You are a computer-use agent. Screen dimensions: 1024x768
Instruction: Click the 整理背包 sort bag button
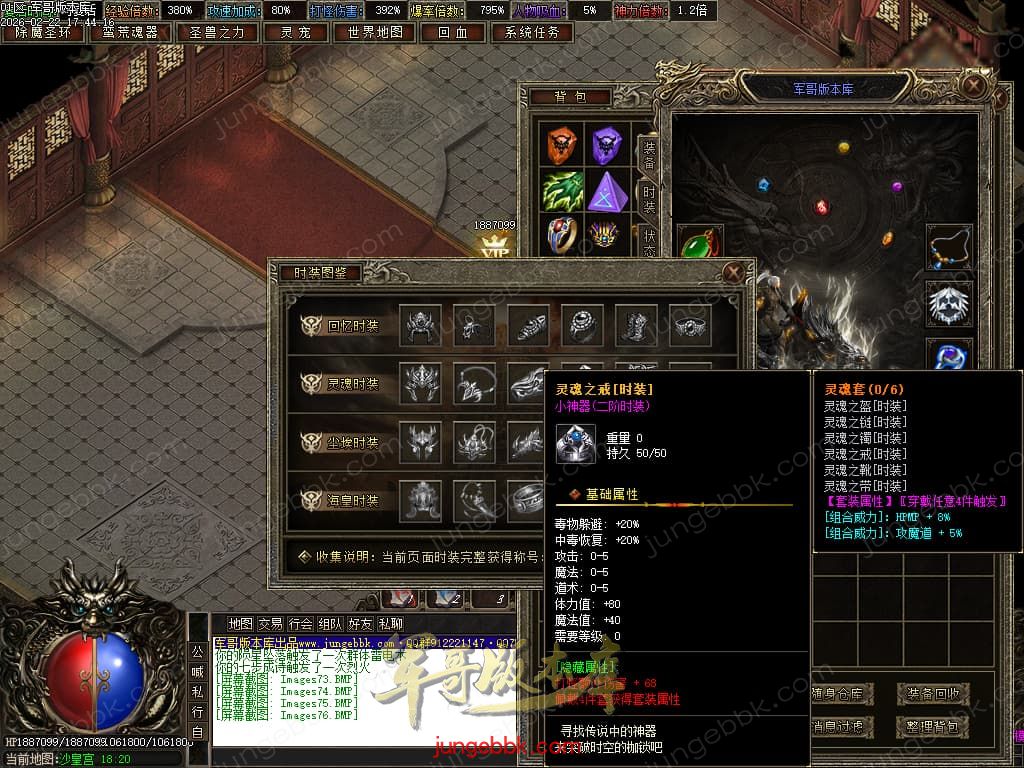[932, 726]
